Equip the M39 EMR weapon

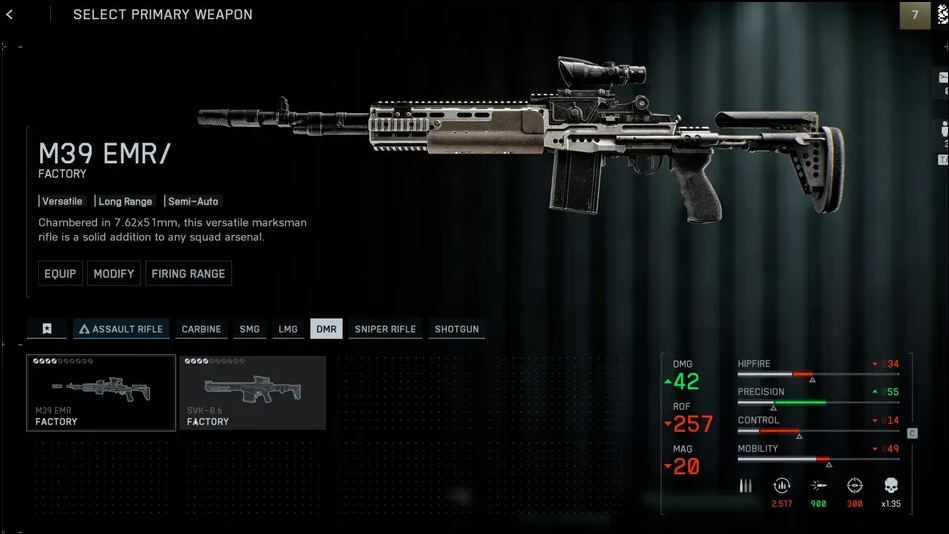click(60, 274)
